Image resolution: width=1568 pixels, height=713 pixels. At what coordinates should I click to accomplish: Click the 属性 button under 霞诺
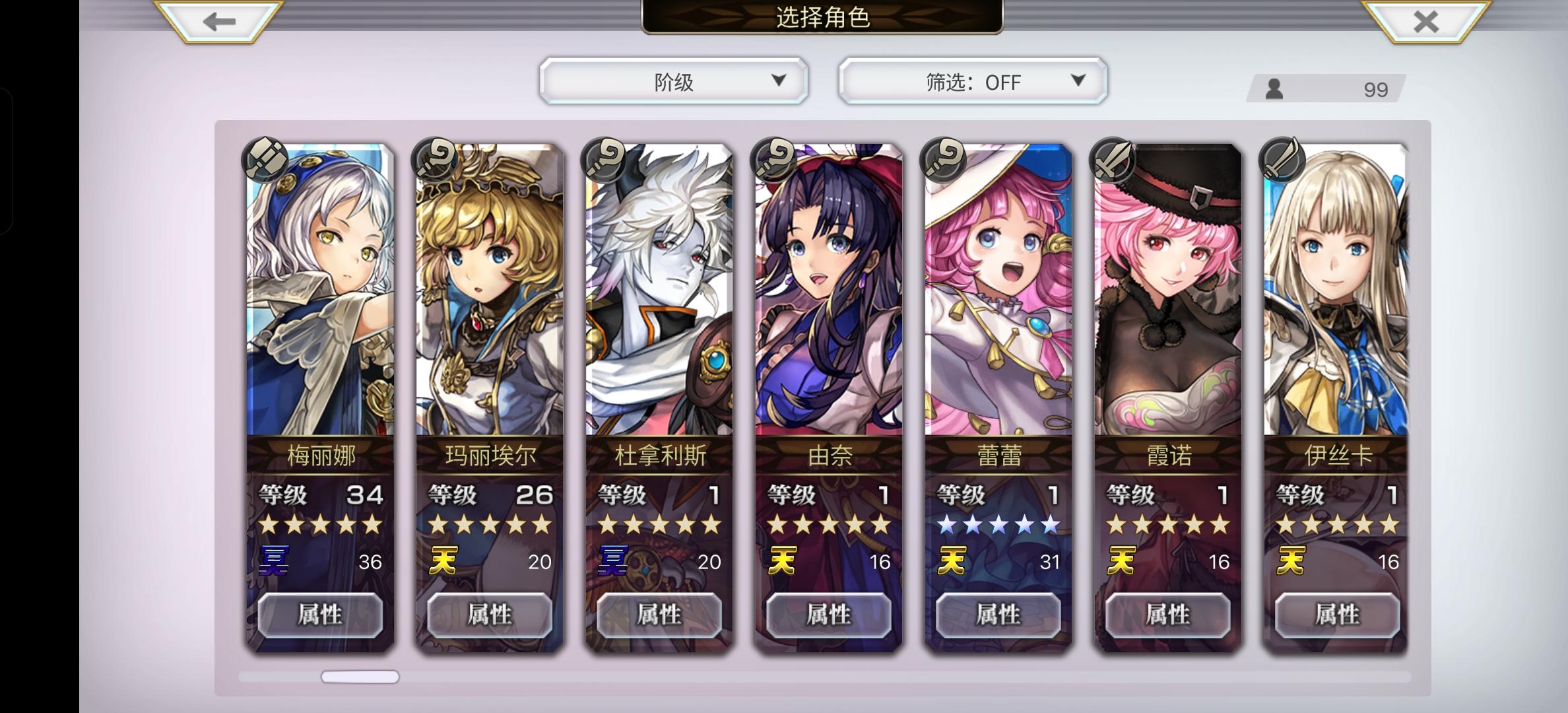pyautogui.click(x=1168, y=614)
